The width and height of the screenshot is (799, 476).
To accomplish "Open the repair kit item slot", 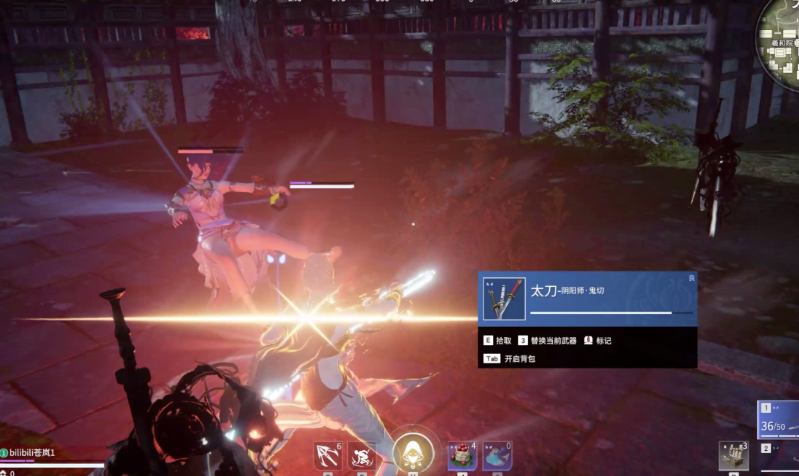I will (x=733, y=454).
